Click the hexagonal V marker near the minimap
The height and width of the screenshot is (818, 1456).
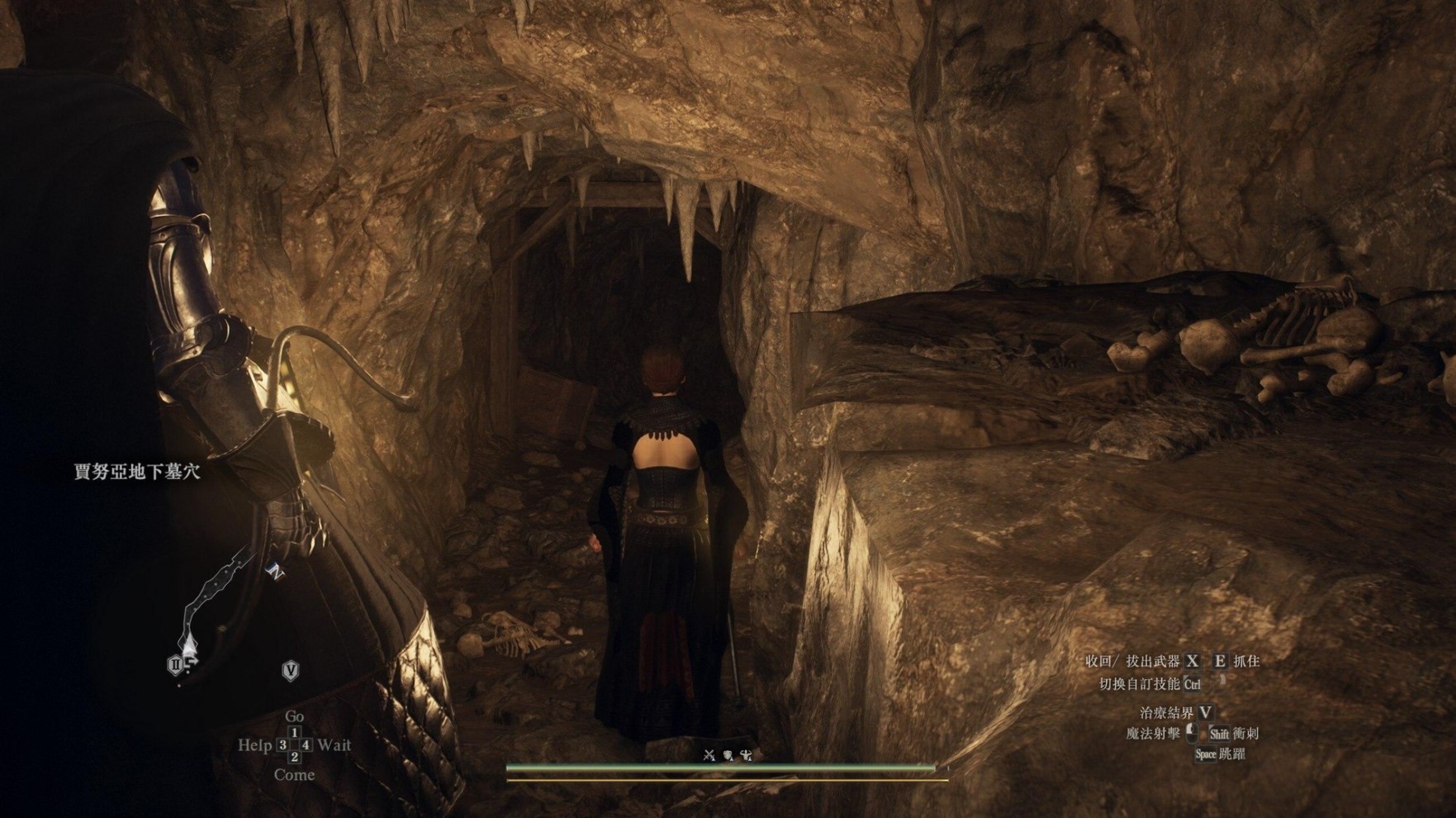291,669
